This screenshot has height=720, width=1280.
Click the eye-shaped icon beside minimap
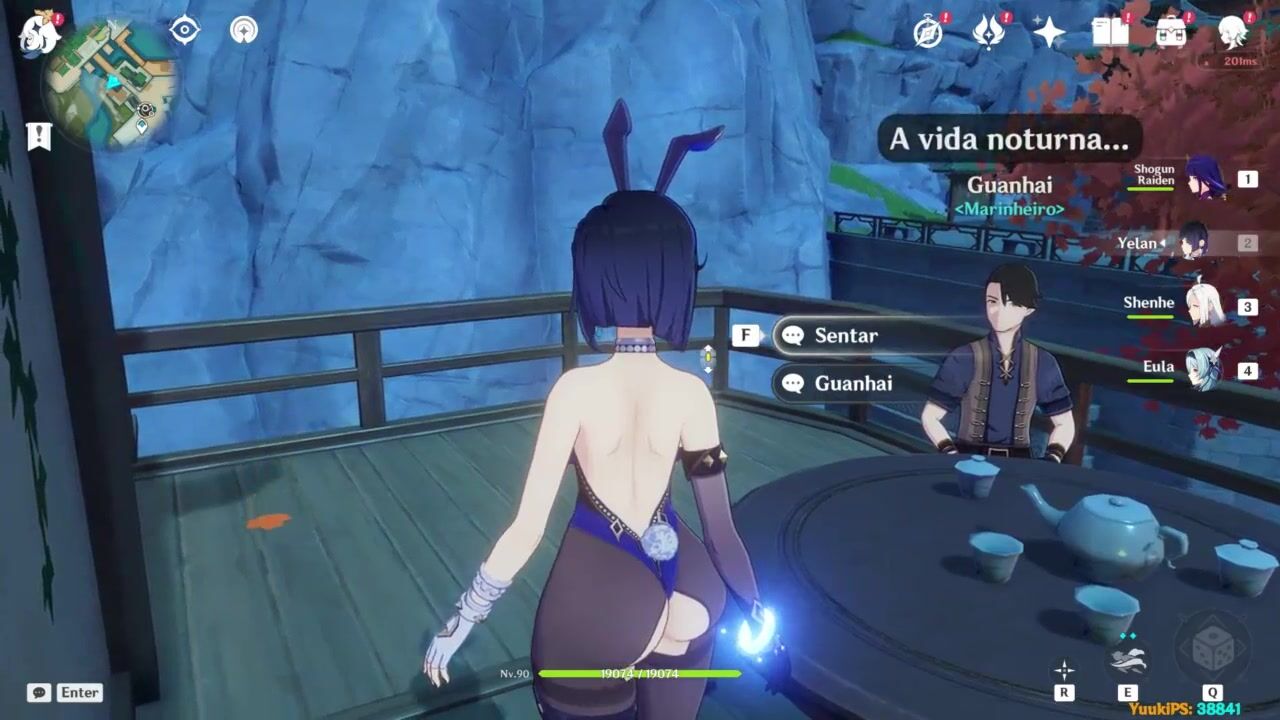pyautogui.click(x=184, y=30)
